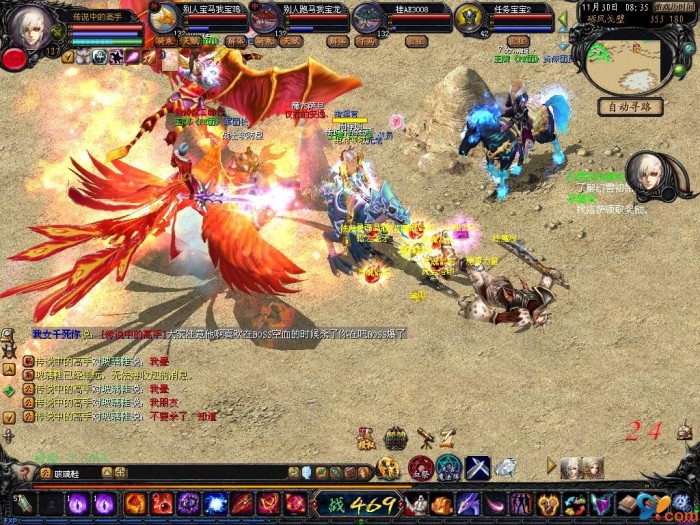Select party member 任务宝宝2

(470, 18)
